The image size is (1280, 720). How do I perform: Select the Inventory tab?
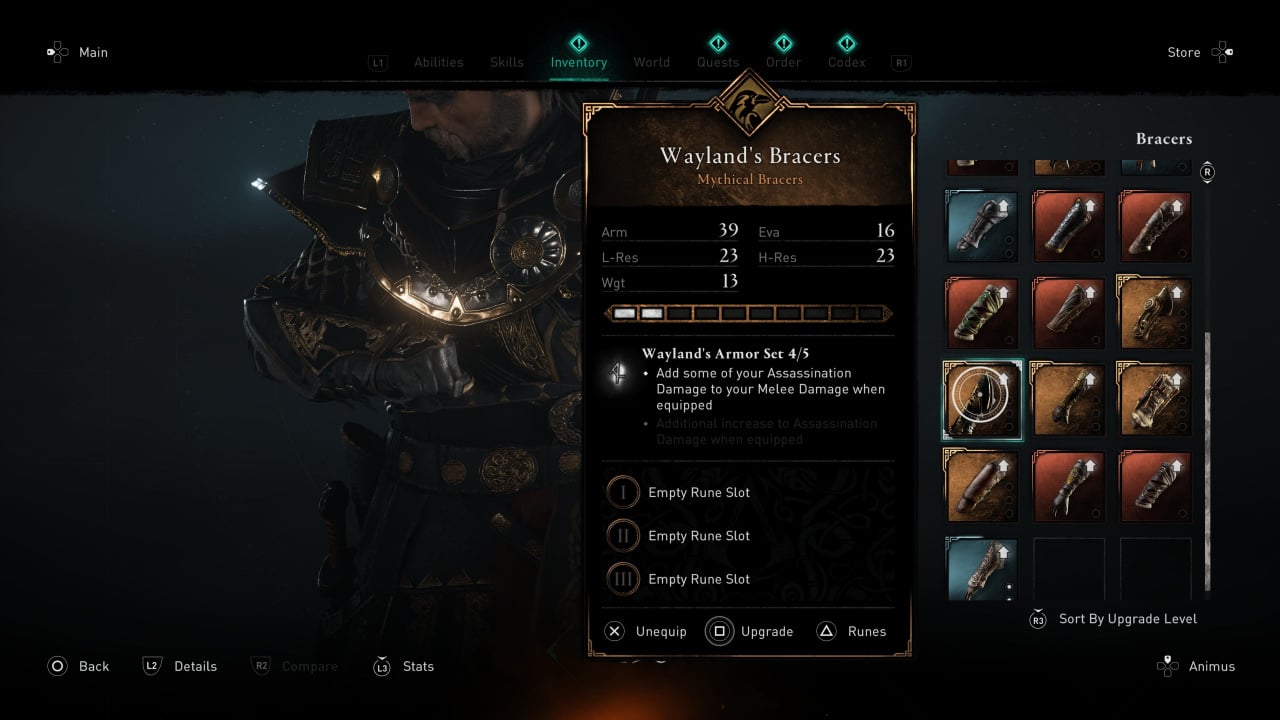[x=579, y=62]
